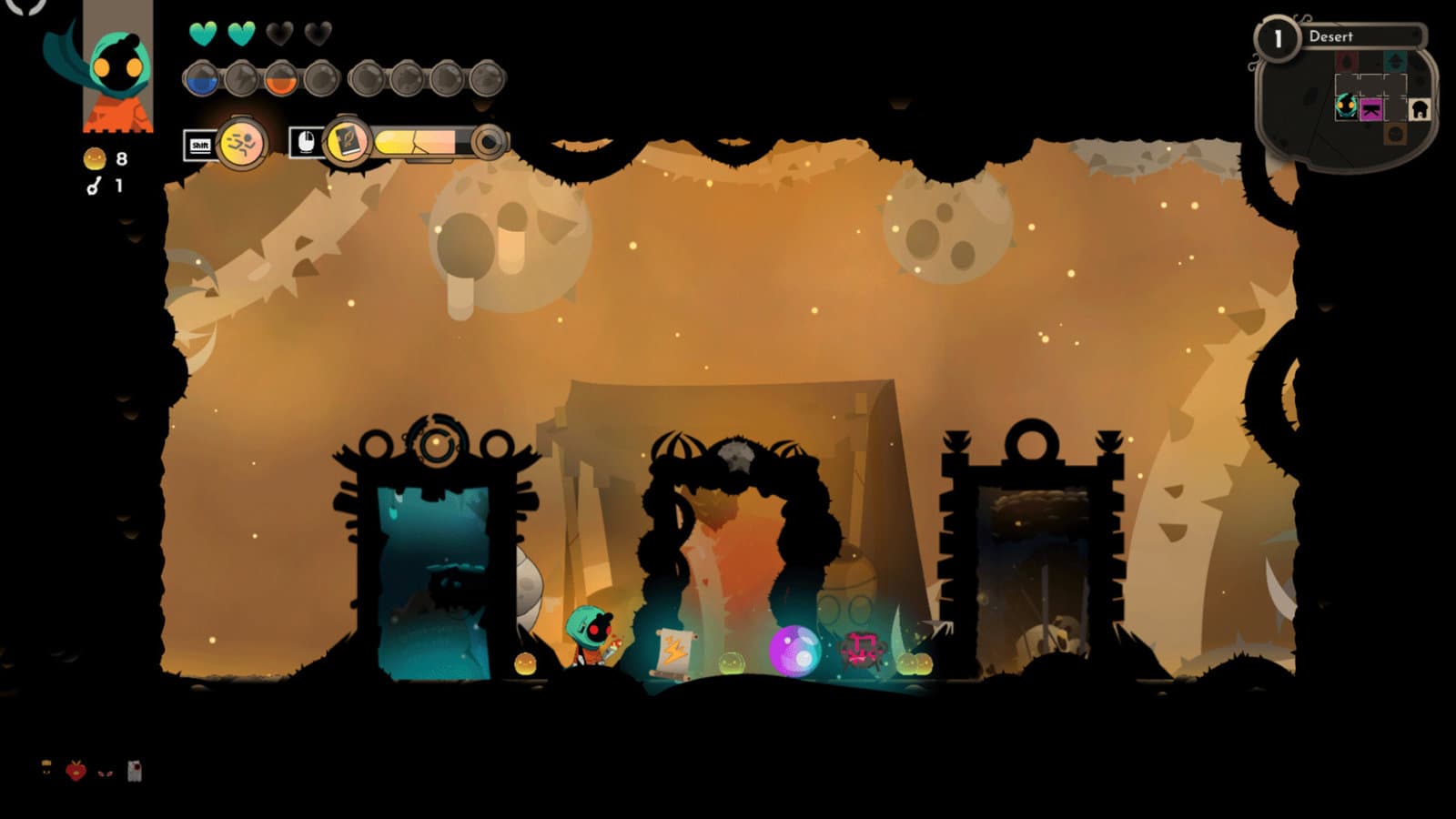Select the teal arrows room on minimap

[x=1394, y=62]
